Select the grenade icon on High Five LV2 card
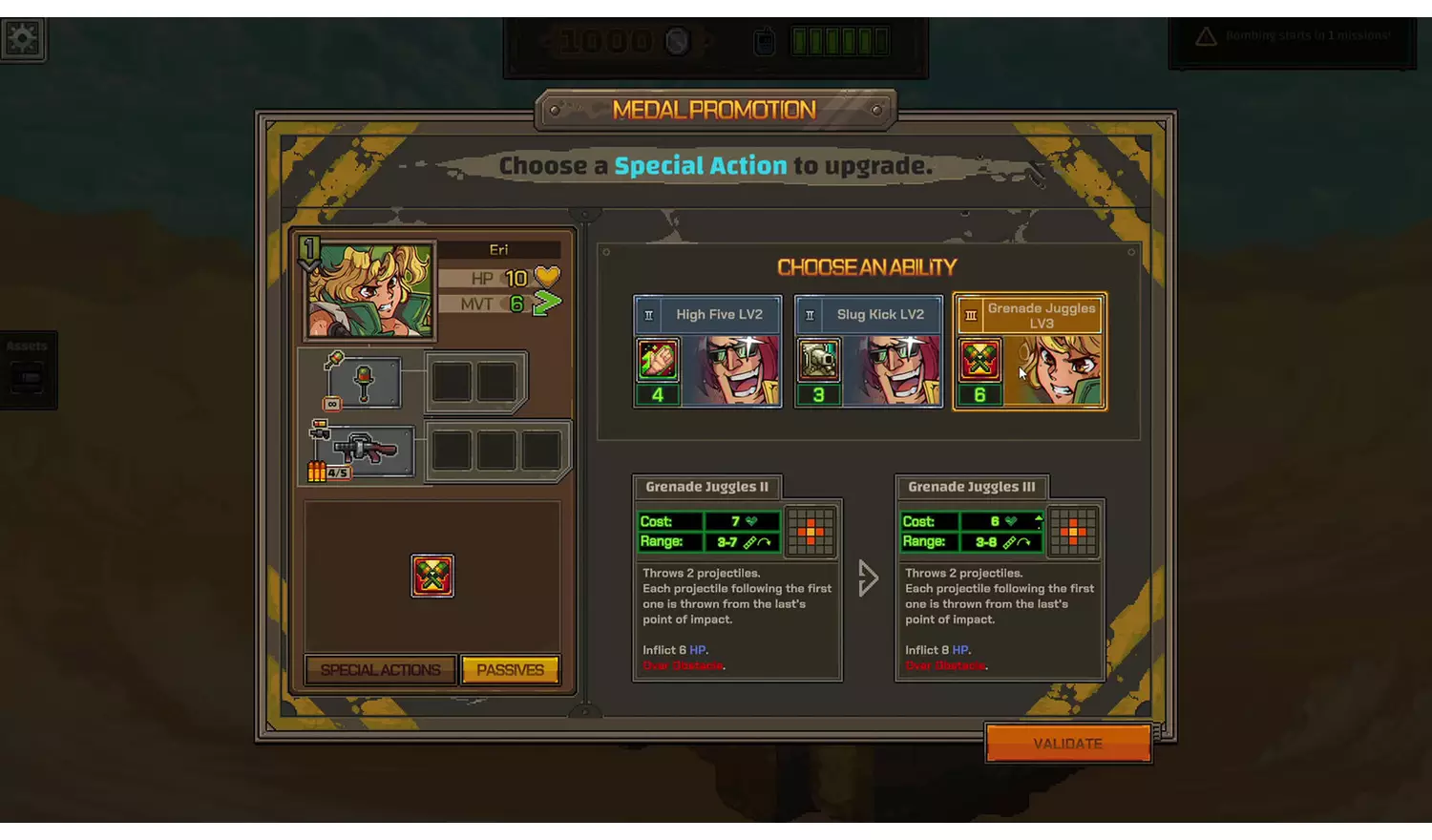Image resolution: width=1432 pixels, height=840 pixels. 658,361
